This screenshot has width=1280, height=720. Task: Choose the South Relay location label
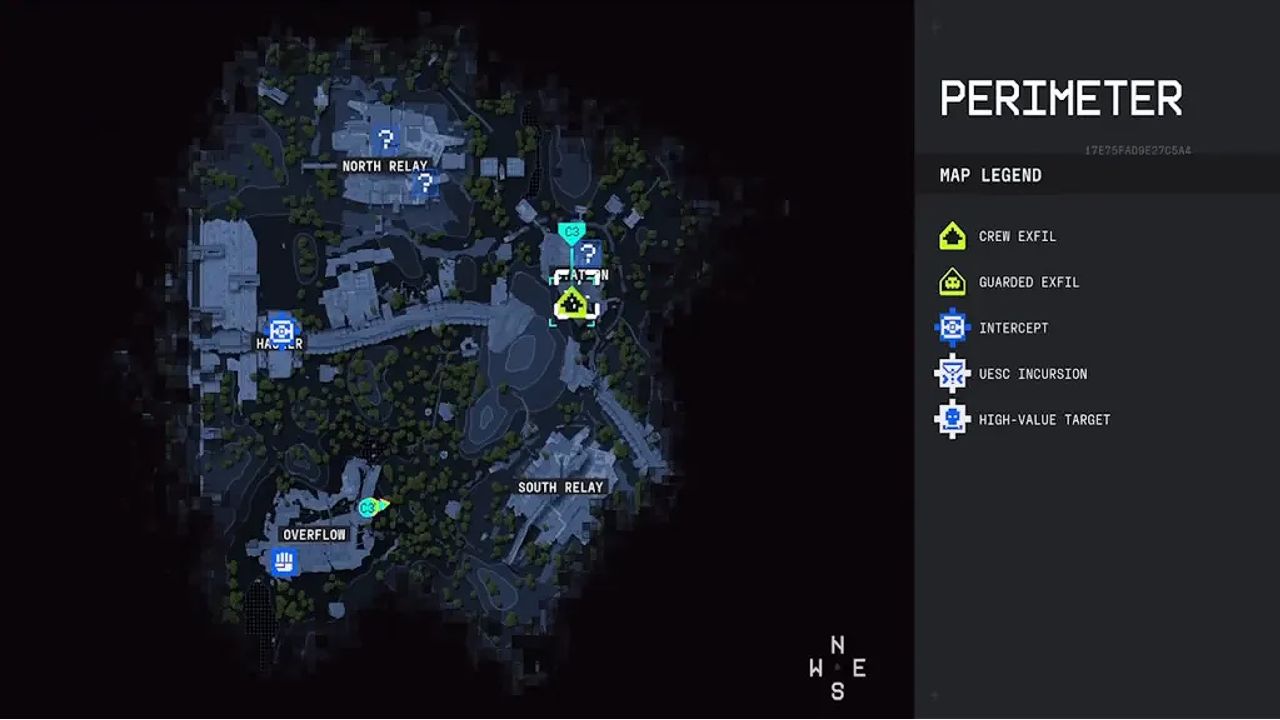point(560,487)
